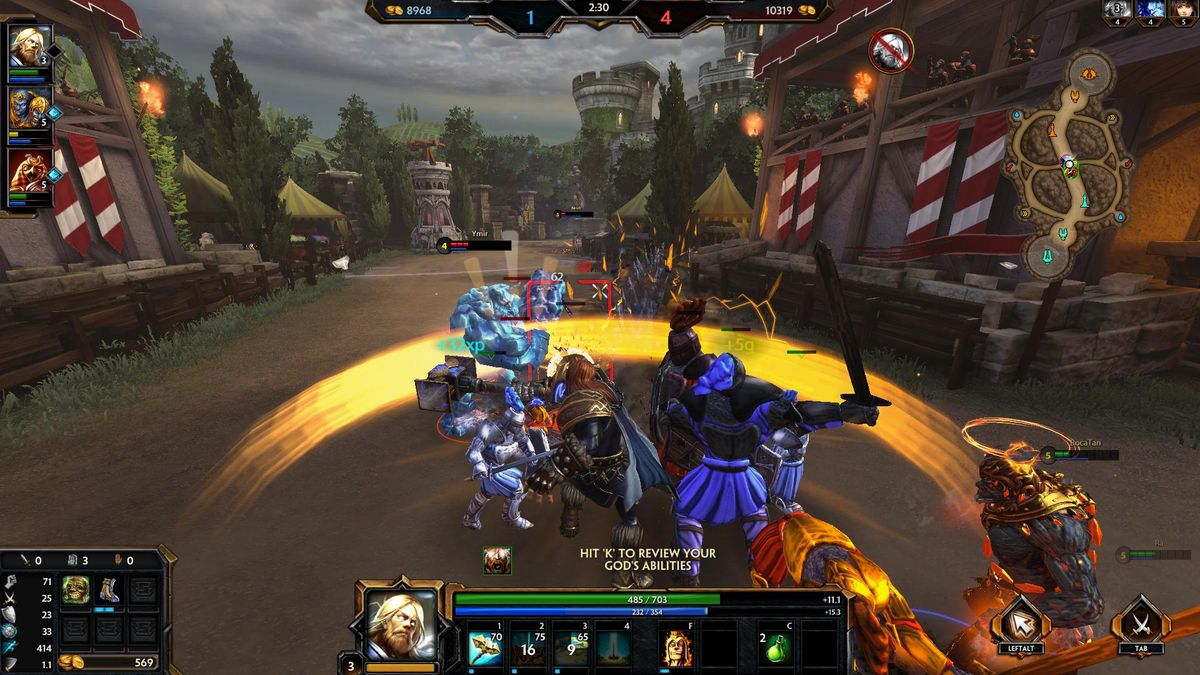This screenshot has width=1200, height=675.
Task: Click the small god buff icon above the tip
Action: pos(497,560)
